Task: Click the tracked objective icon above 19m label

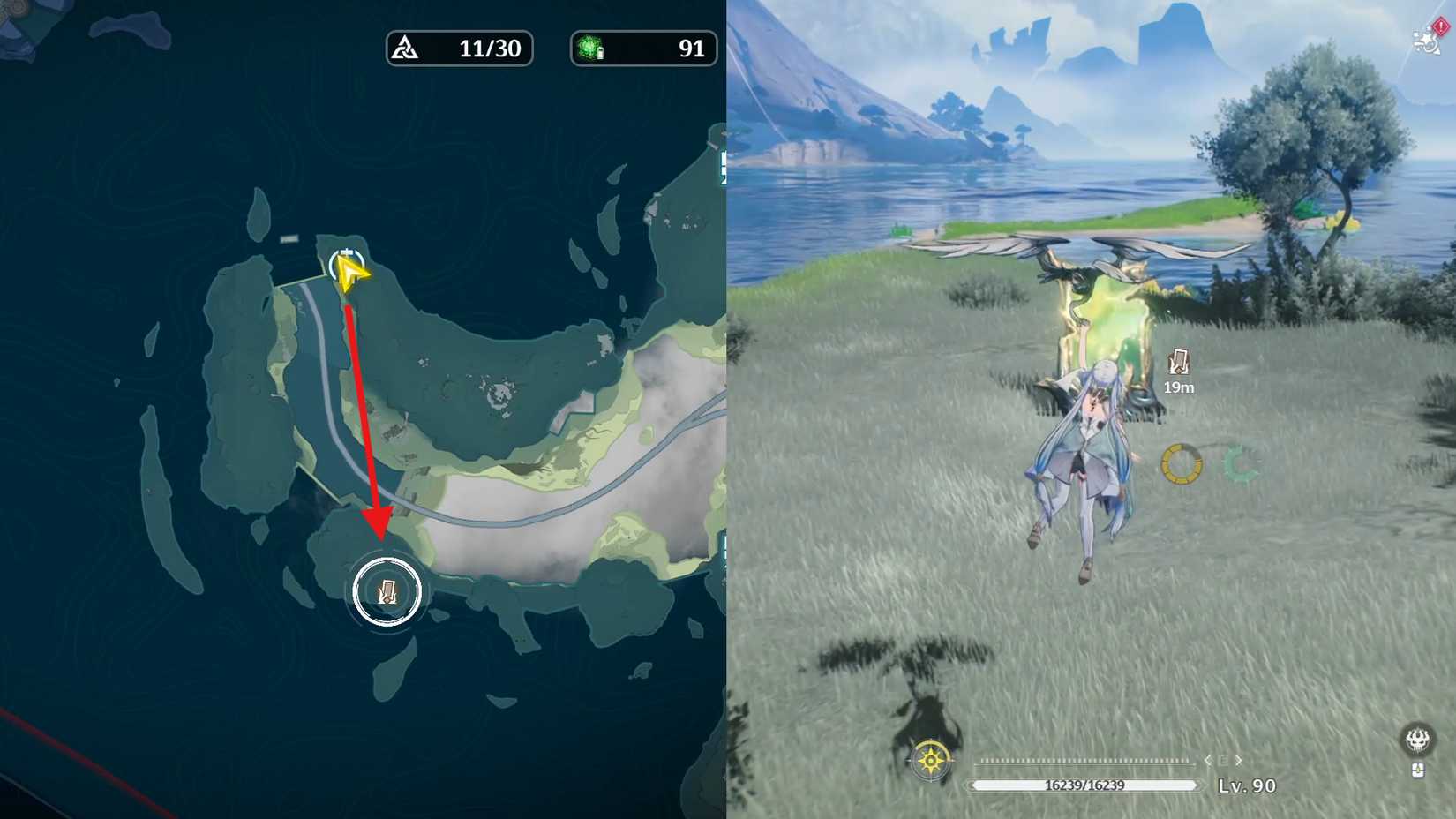Action: 1177,360
